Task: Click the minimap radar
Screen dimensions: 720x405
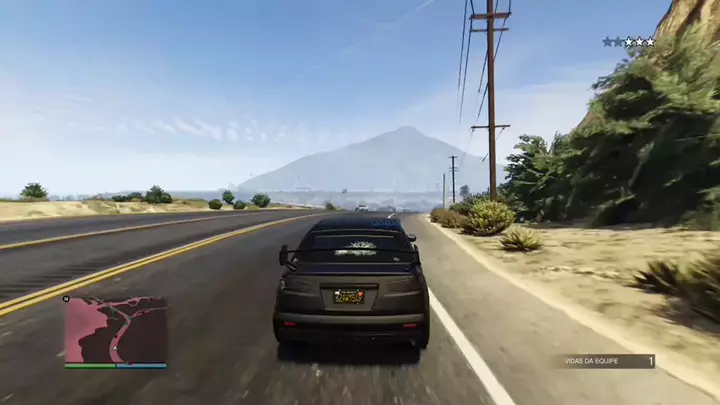Action: [116, 330]
